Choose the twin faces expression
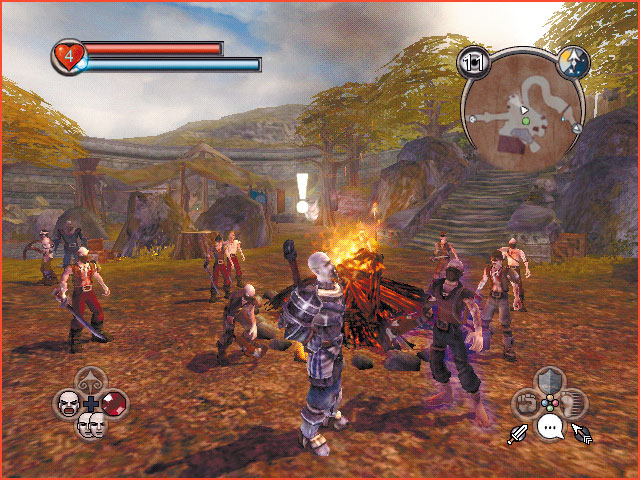 [x=91, y=425]
